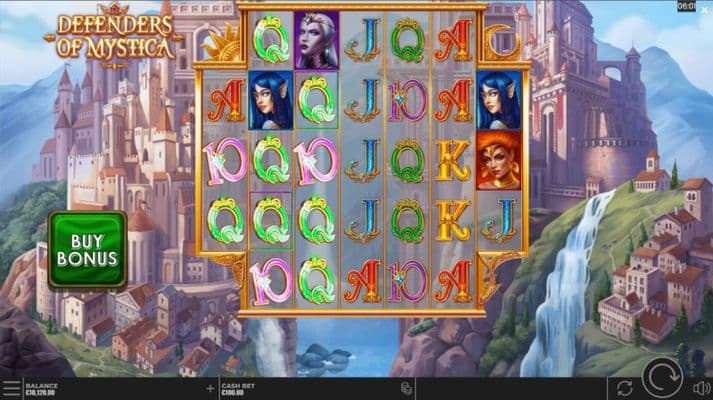Image resolution: width=713 pixels, height=400 pixels.
Task: Spin the reels with the round arrow button
Action: pos(661,383)
